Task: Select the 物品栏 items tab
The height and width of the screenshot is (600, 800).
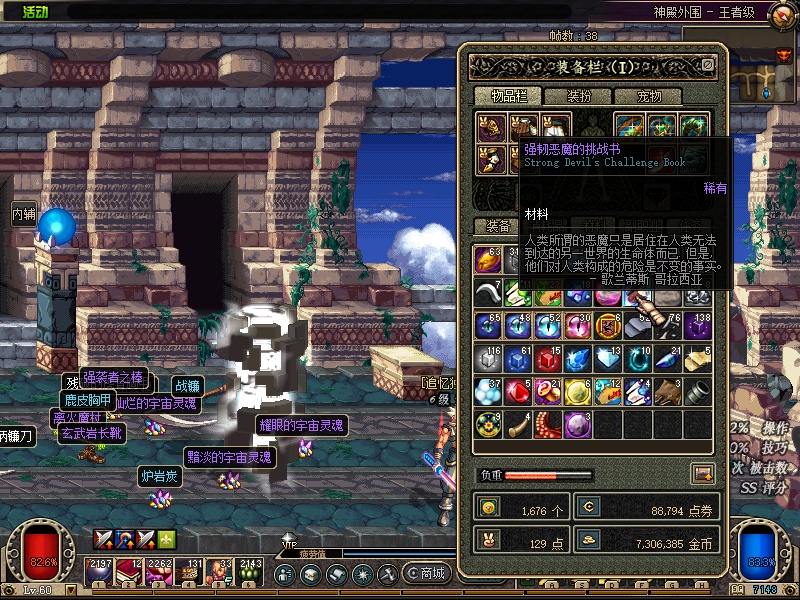Action: pos(509,97)
